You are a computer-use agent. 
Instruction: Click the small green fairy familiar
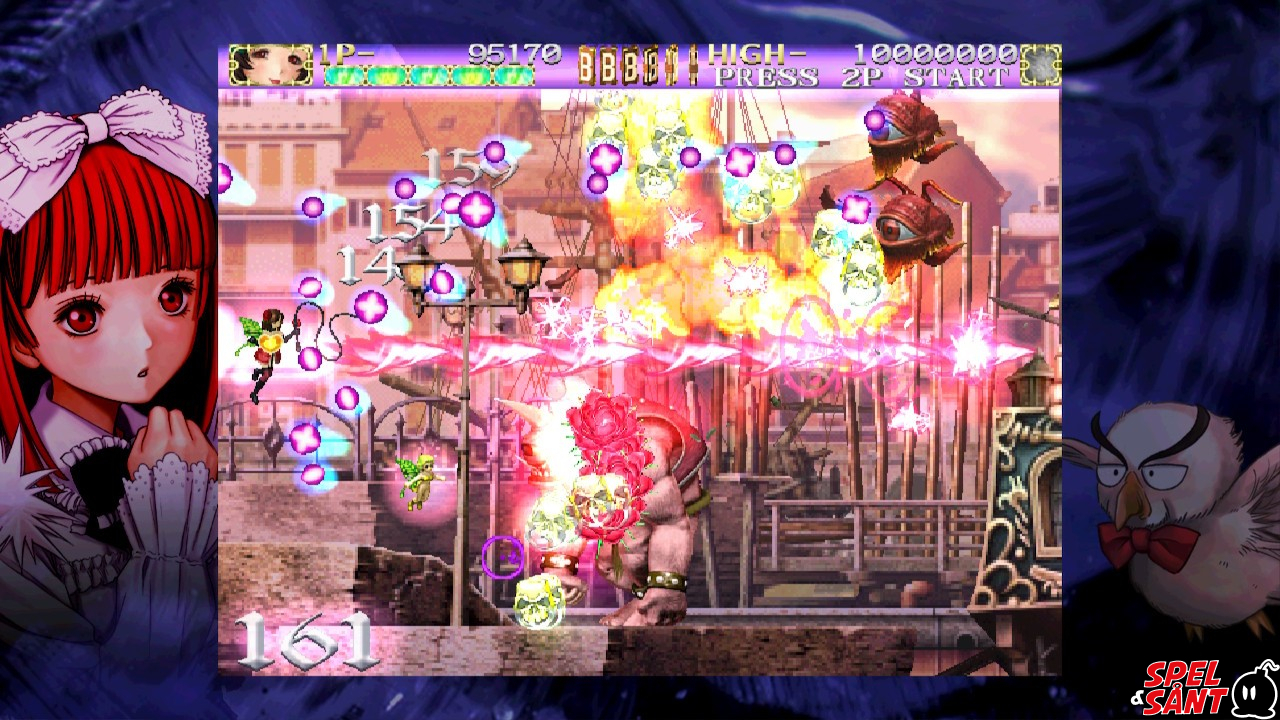point(420,480)
